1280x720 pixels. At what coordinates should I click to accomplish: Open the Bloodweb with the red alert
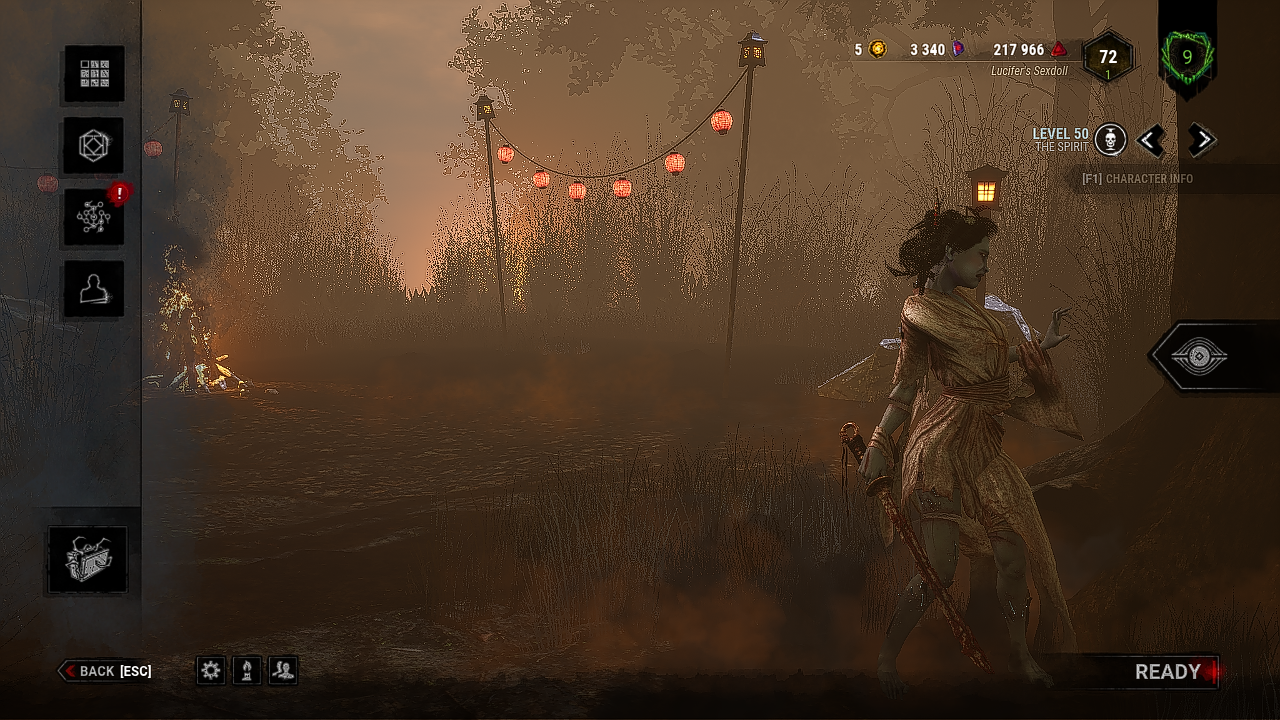click(94, 217)
